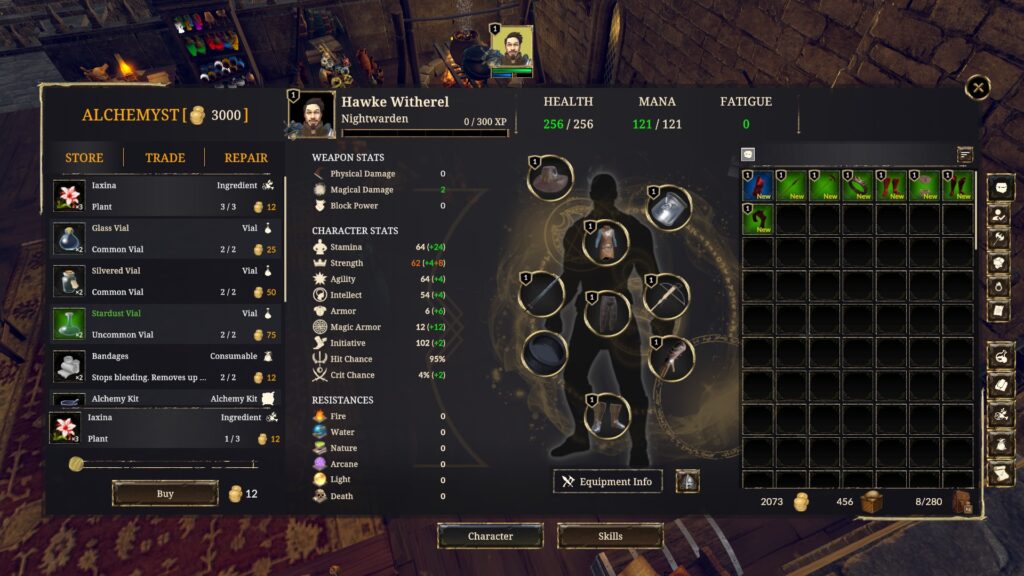
Task: Select the equipped boots slot
Action: pyautogui.click(x=607, y=416)
